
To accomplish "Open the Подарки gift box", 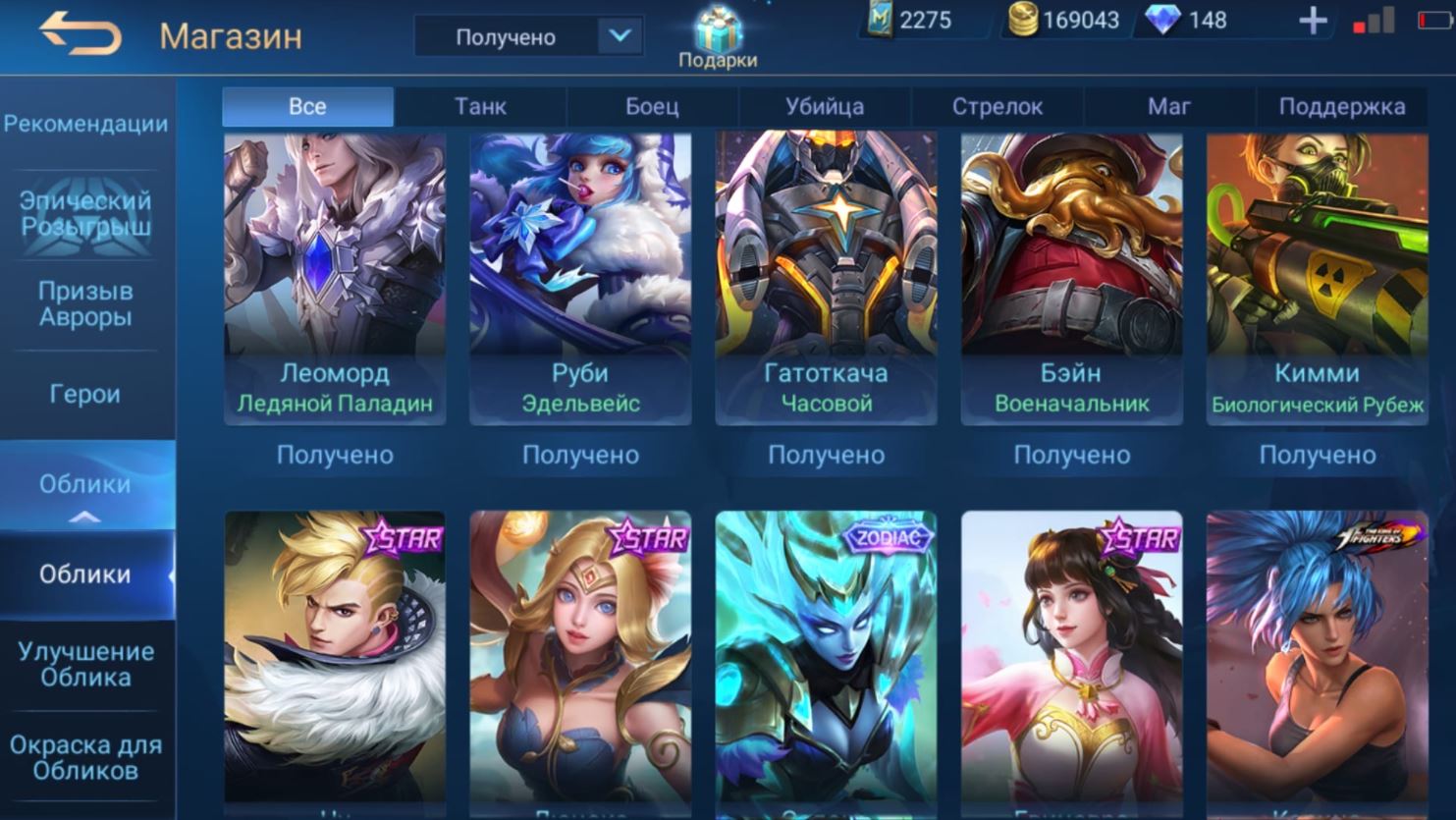I will tap(718, 37).
